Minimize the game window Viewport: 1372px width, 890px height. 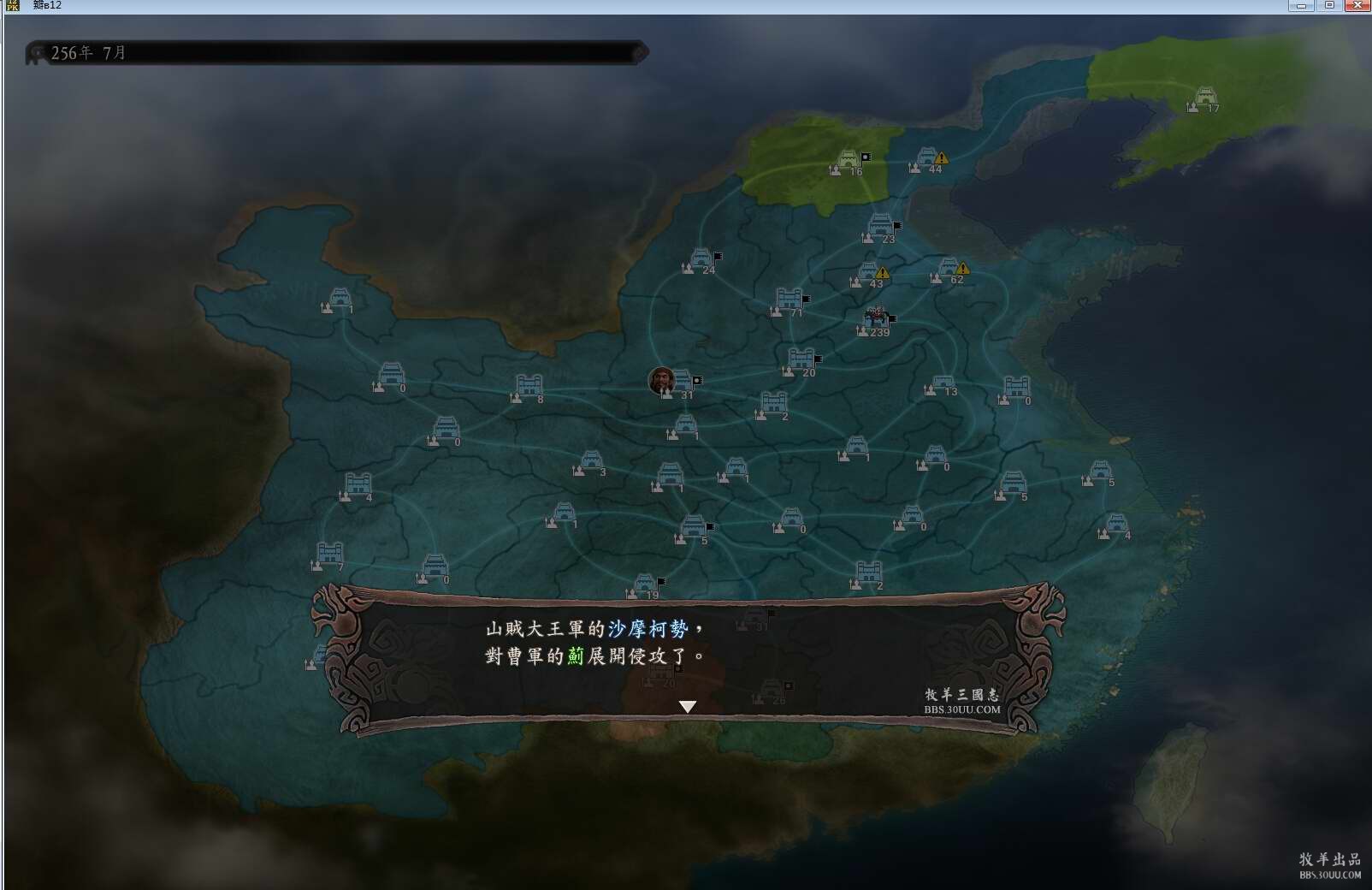(x=1301, y=6)
